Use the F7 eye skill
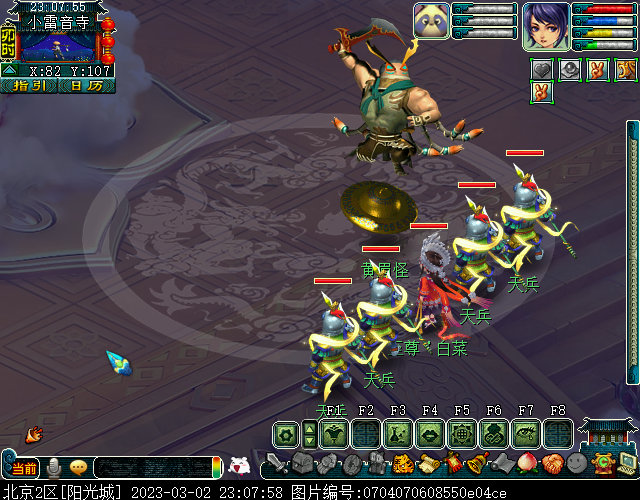The height and width of the screenshot is (500, 640). pos(526,433)
